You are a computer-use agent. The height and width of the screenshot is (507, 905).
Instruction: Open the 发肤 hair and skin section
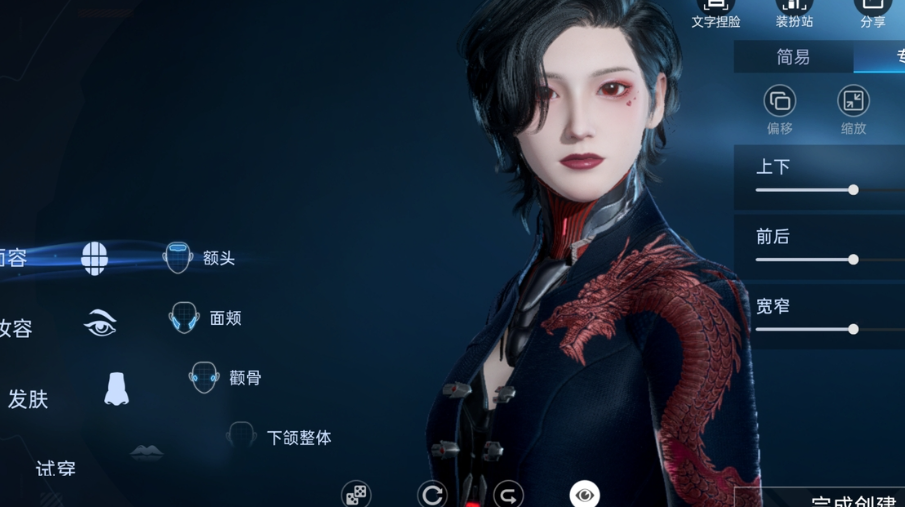click(27, 399)
